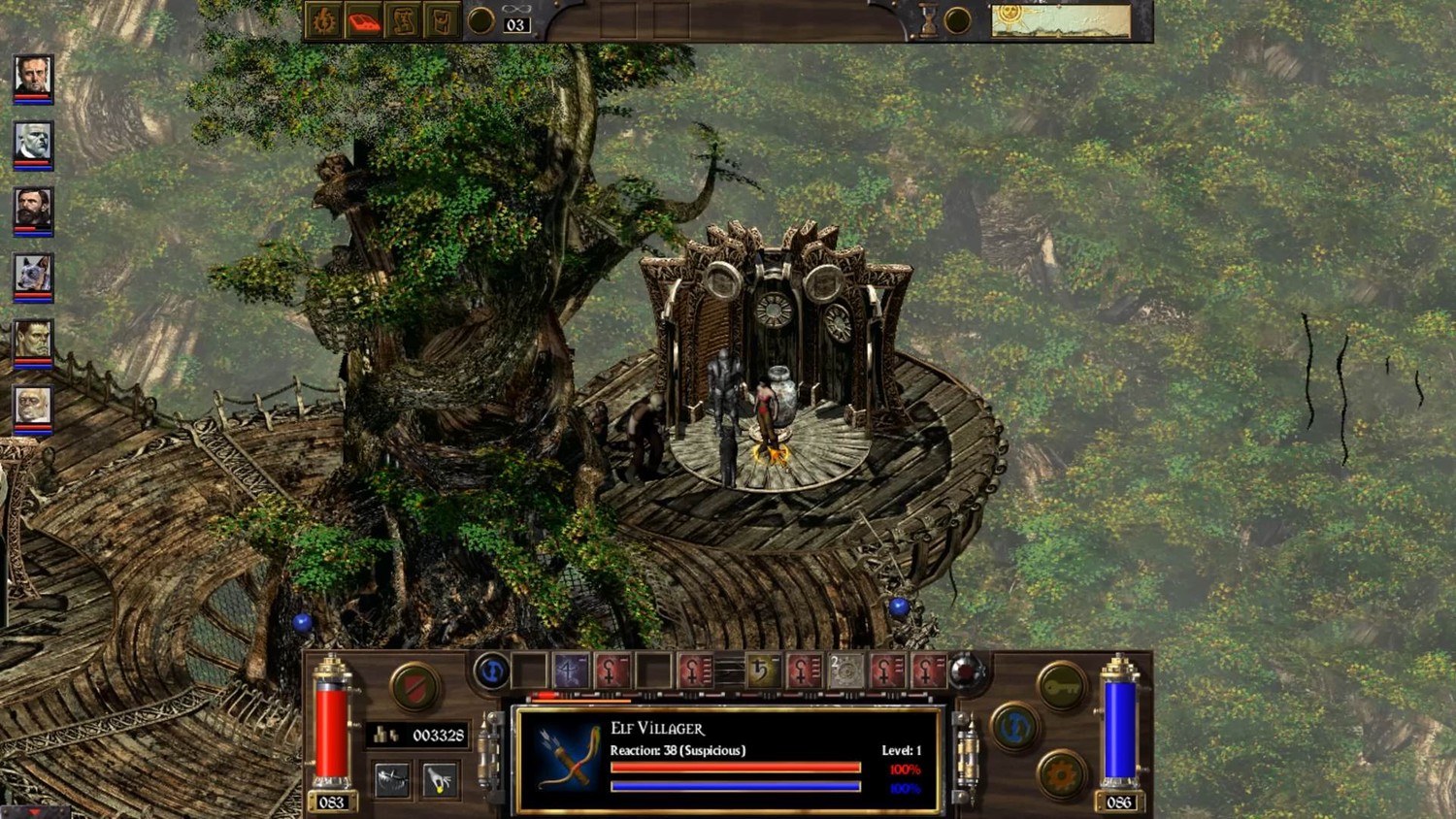Open the red logbook

click(364, 20)
